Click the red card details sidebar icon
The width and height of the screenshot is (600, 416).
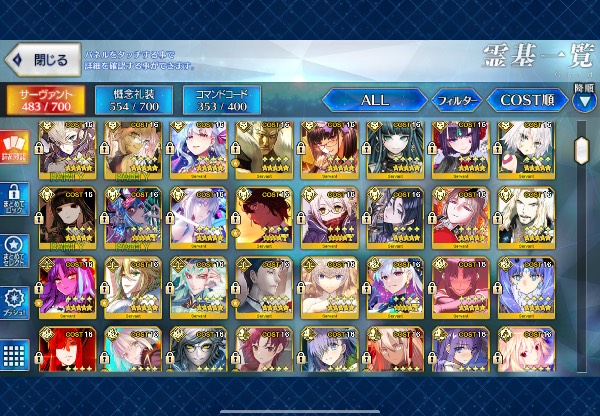coord(14,147)
